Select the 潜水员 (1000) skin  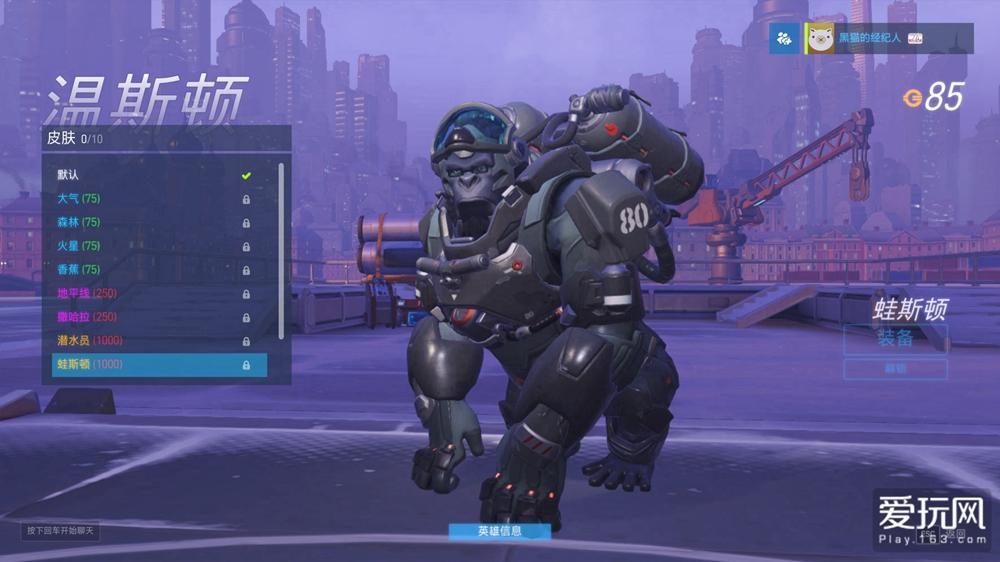150,341
